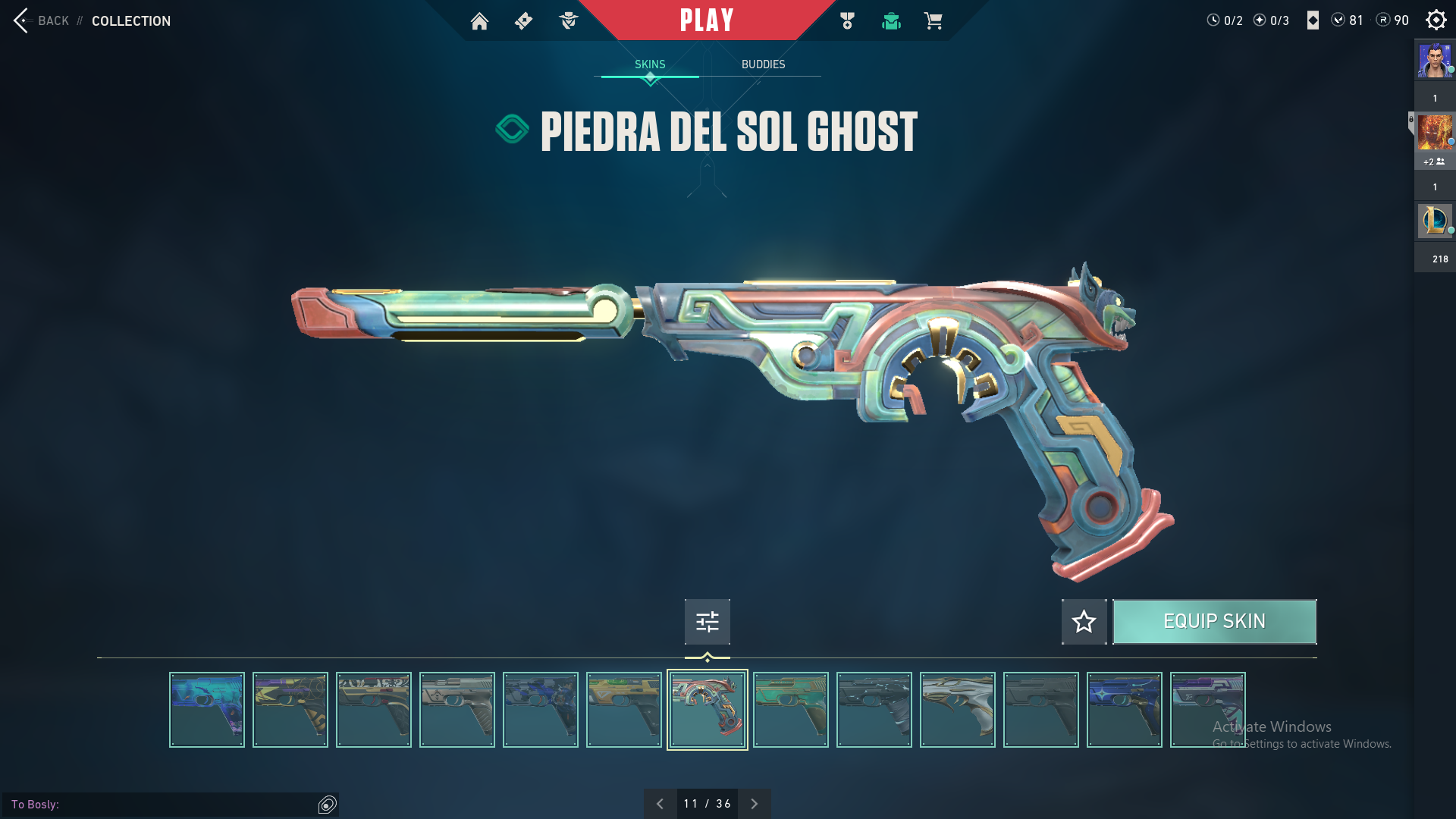Choose the white and gold Ghost skin thumbnail
The height and width of the screenshot is (819, 1456).
(x=958, y=710)
